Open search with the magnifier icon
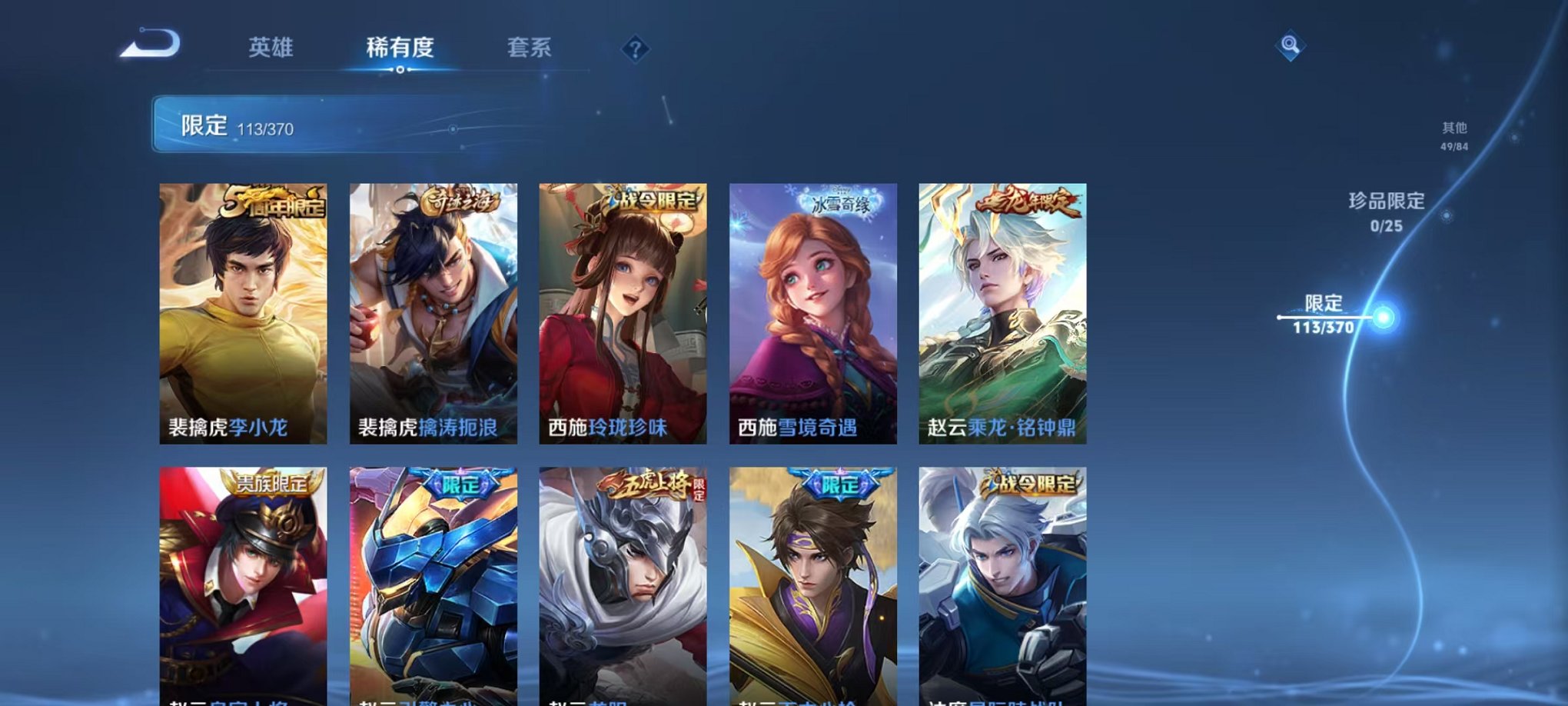The height and width of the screenshot is (706, 1568). [1291, 46]
